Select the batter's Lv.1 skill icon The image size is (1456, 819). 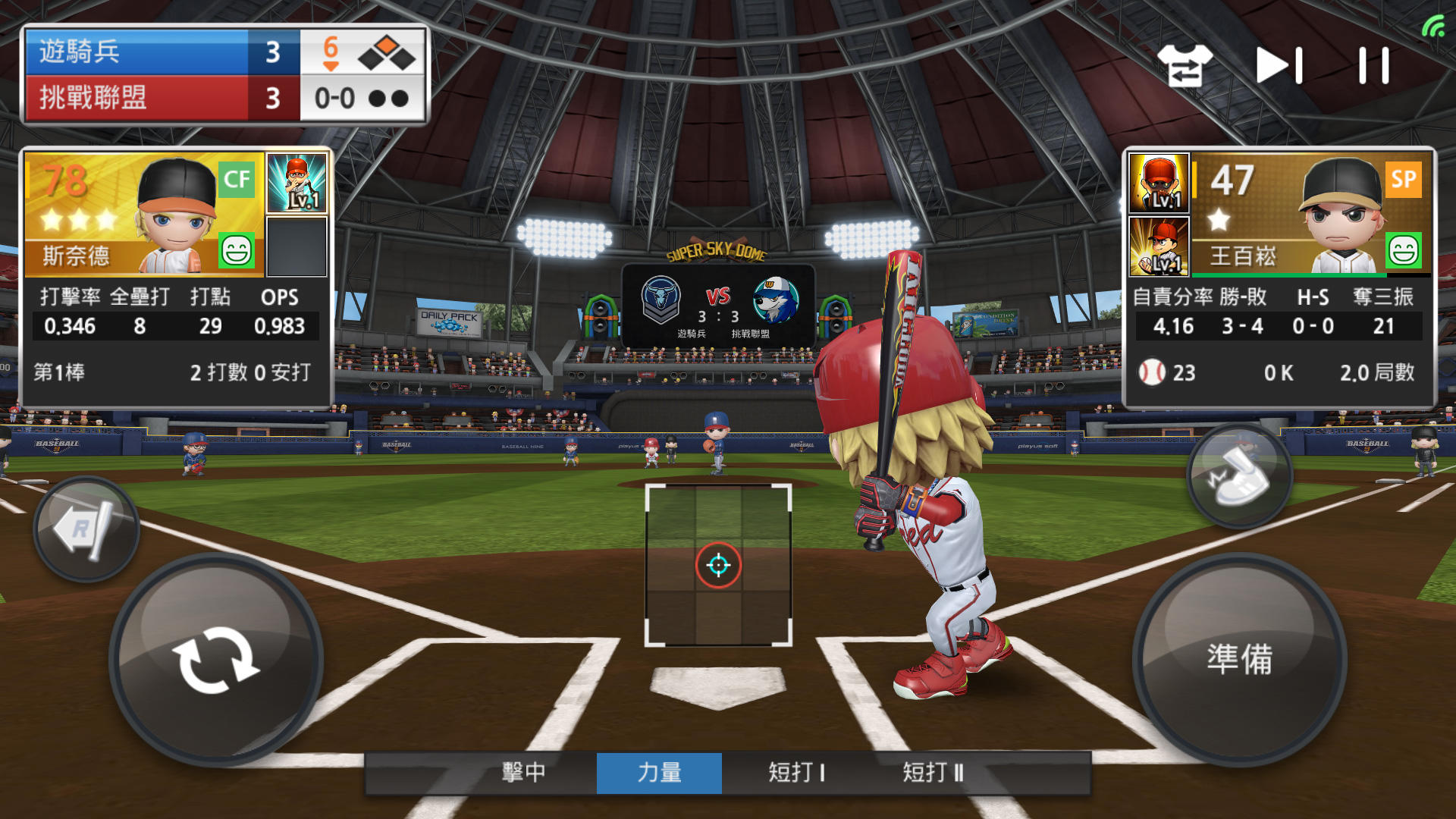[297, 183]
